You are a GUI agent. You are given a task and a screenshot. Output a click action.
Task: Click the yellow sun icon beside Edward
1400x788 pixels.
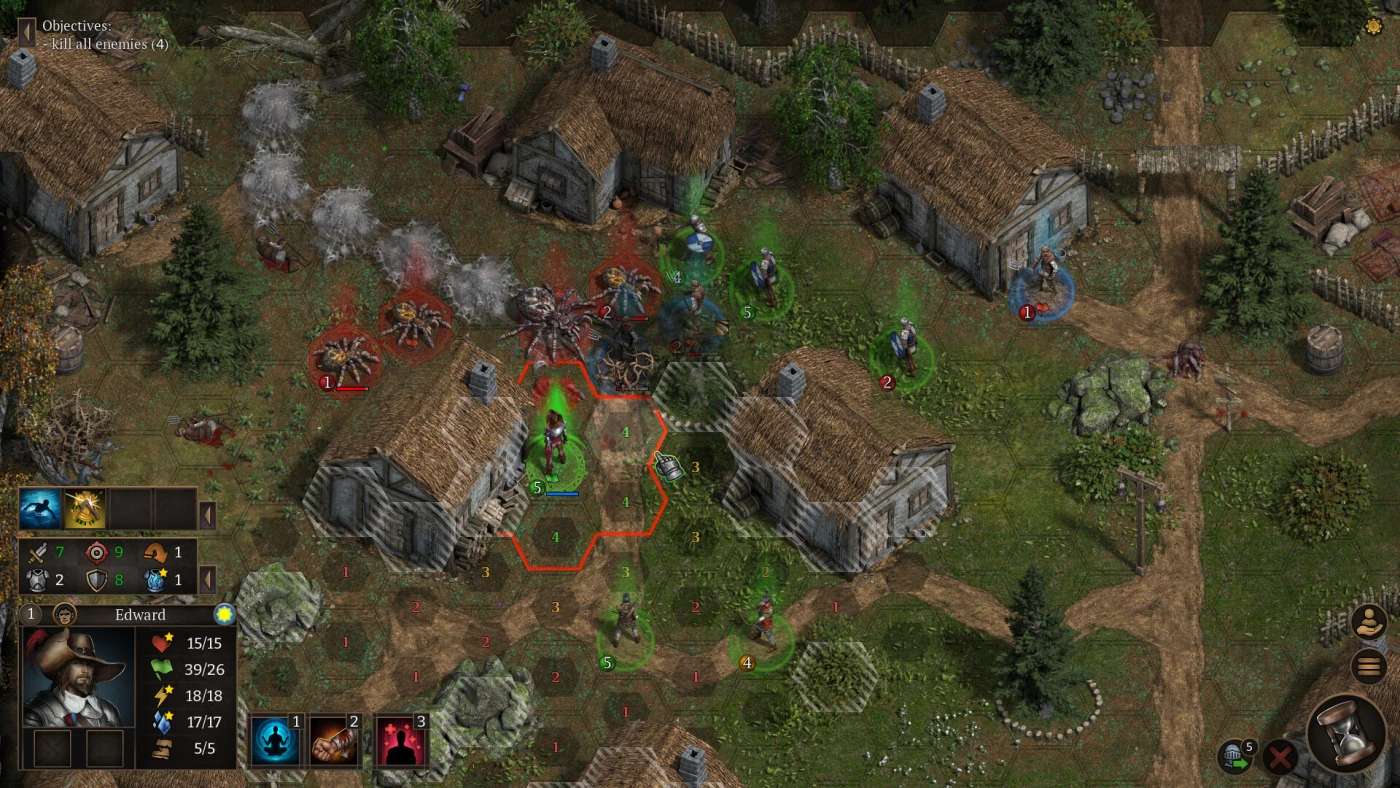click(224, 614)
